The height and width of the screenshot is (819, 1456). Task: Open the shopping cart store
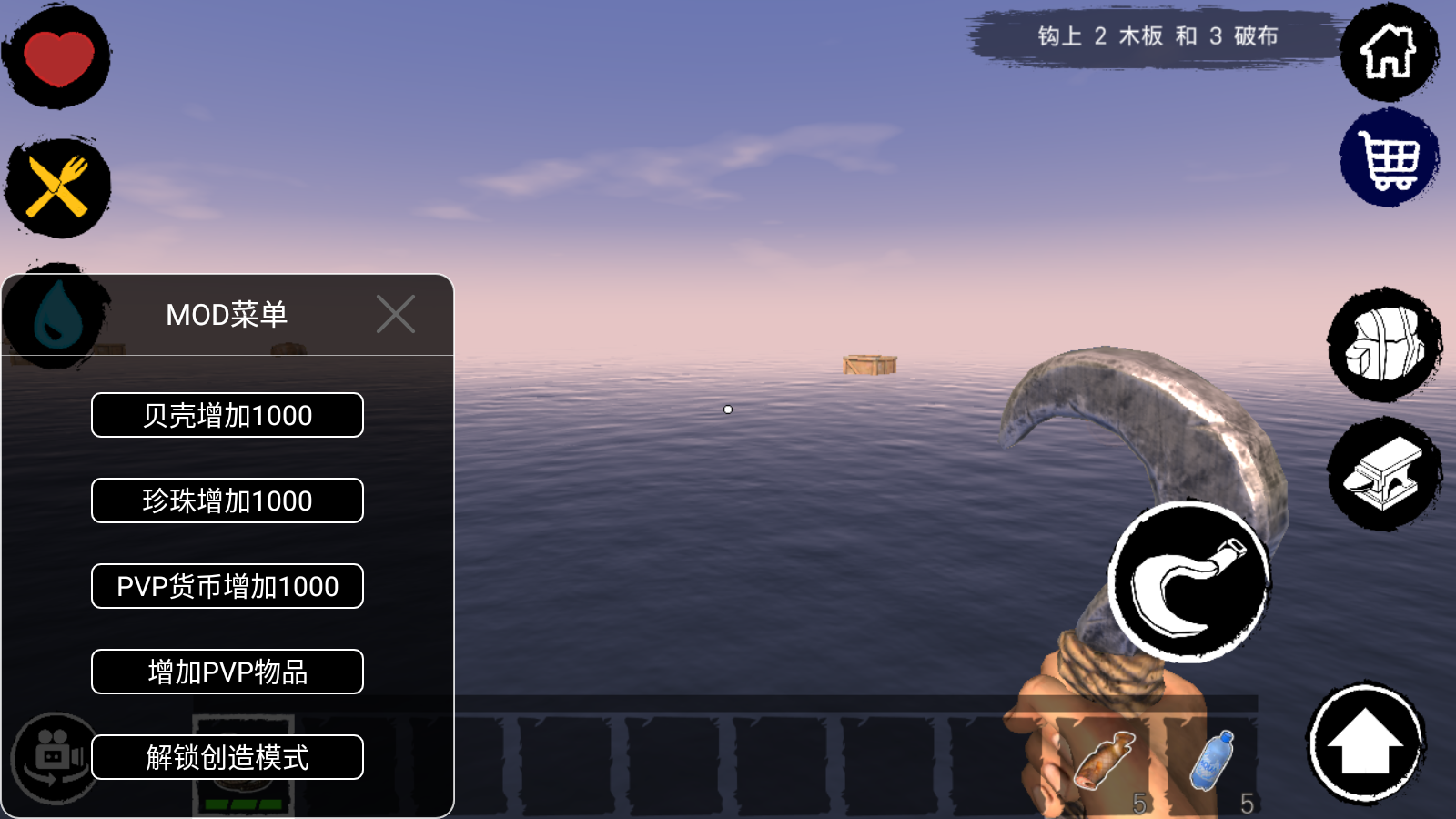tap(1388, 159)
